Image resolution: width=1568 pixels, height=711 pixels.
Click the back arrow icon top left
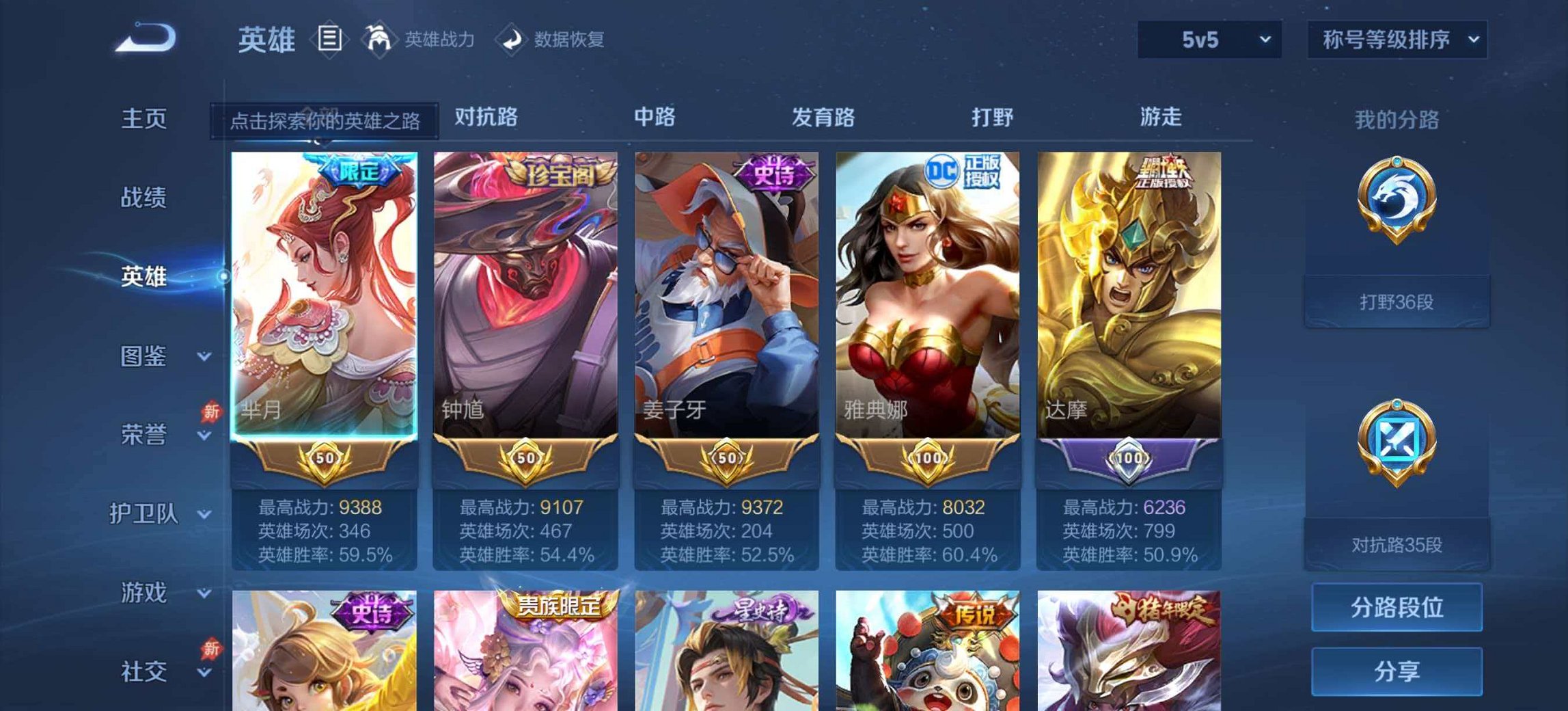coord(143,38)
